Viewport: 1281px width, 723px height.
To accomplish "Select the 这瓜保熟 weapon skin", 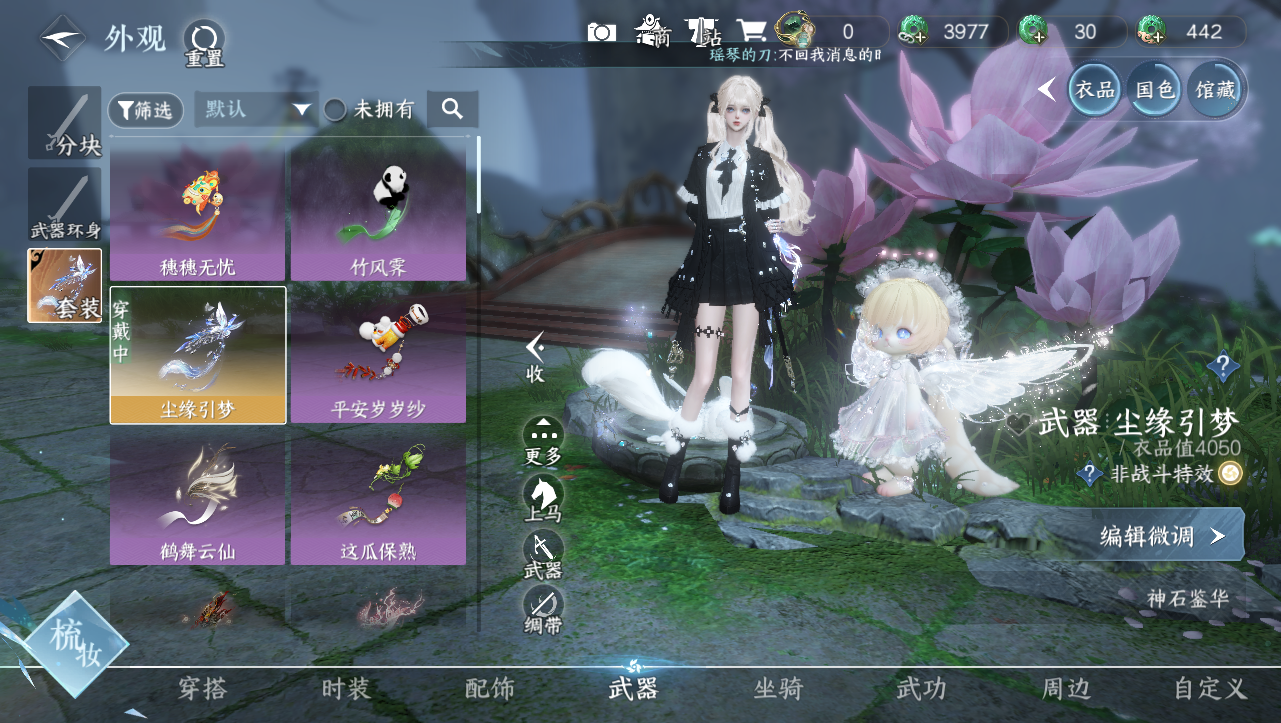I will tap(378, 497).
